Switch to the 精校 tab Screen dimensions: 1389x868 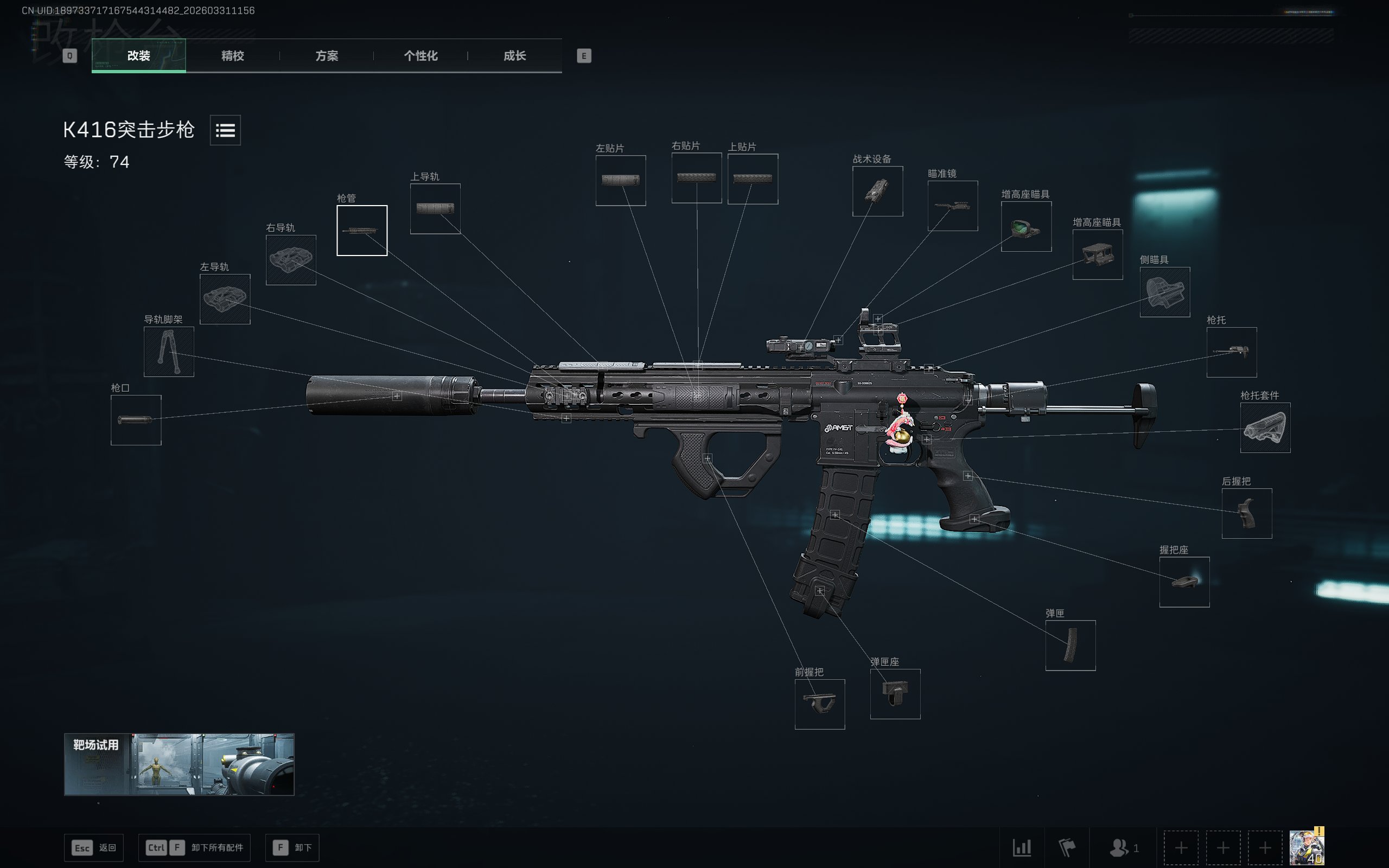coord(232,56)
